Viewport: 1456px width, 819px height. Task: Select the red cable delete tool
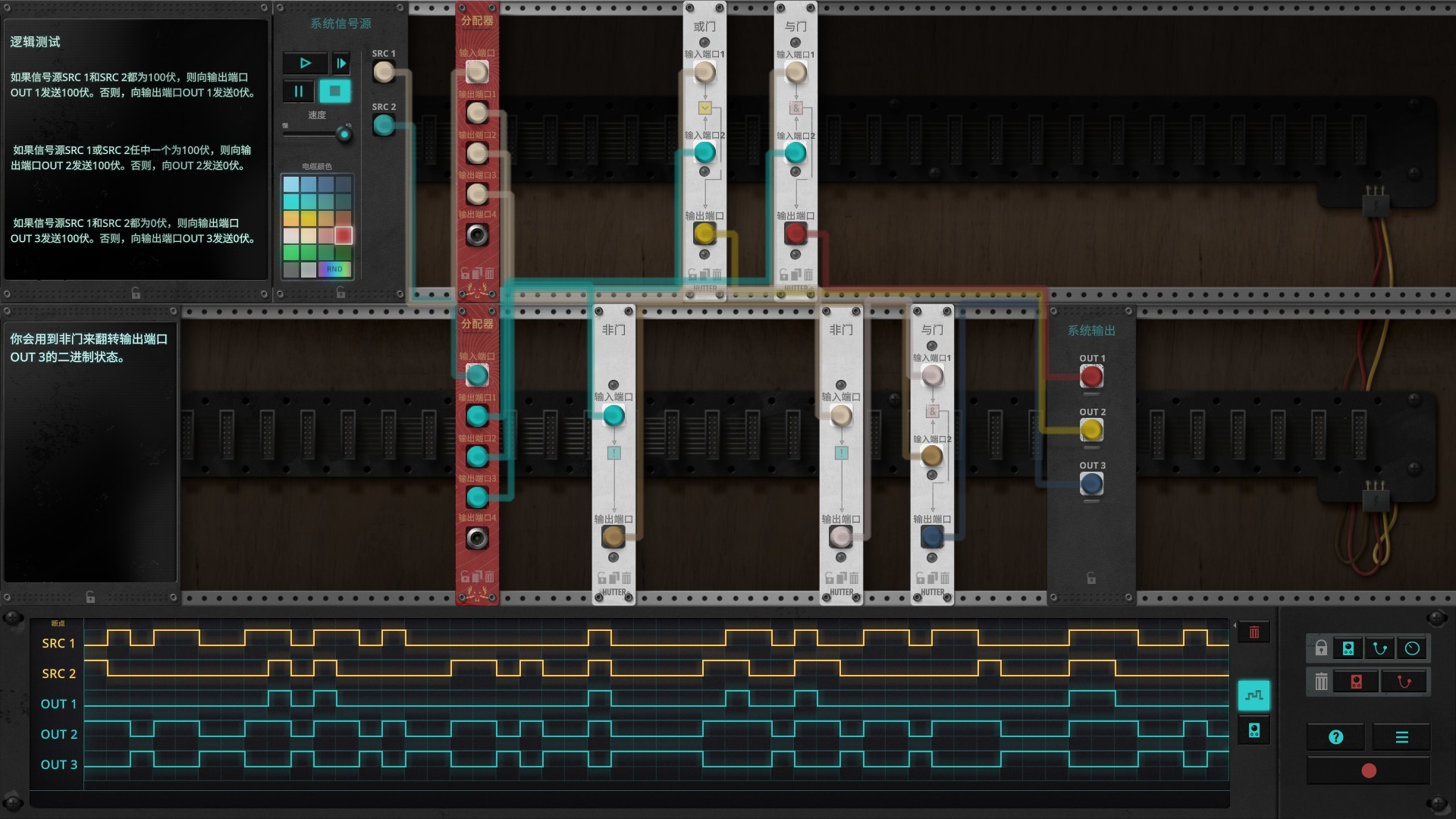1404,680
